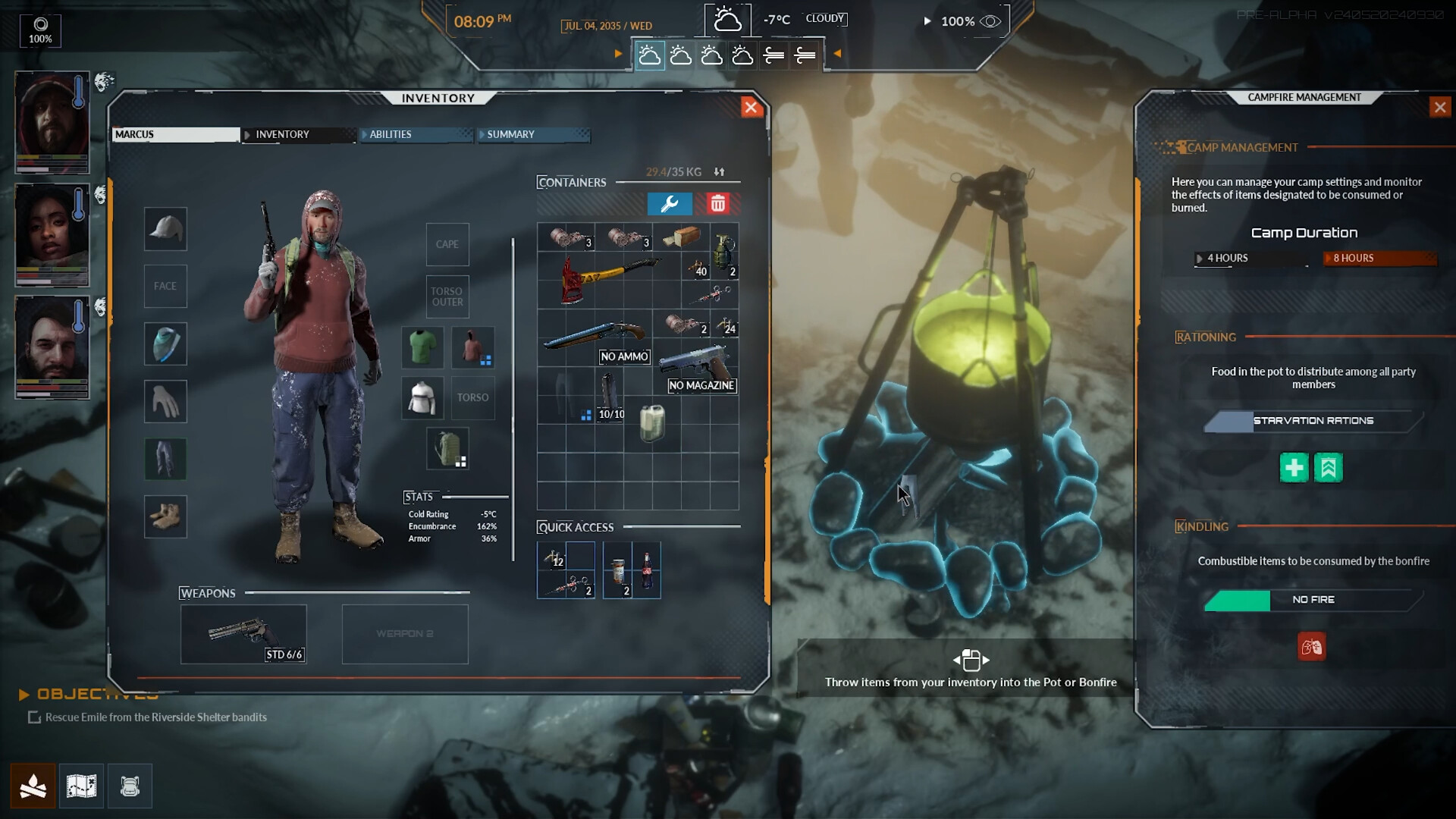Adjust the Starvation Rations slider
Screen dimensions: 1456x819
1313,421
